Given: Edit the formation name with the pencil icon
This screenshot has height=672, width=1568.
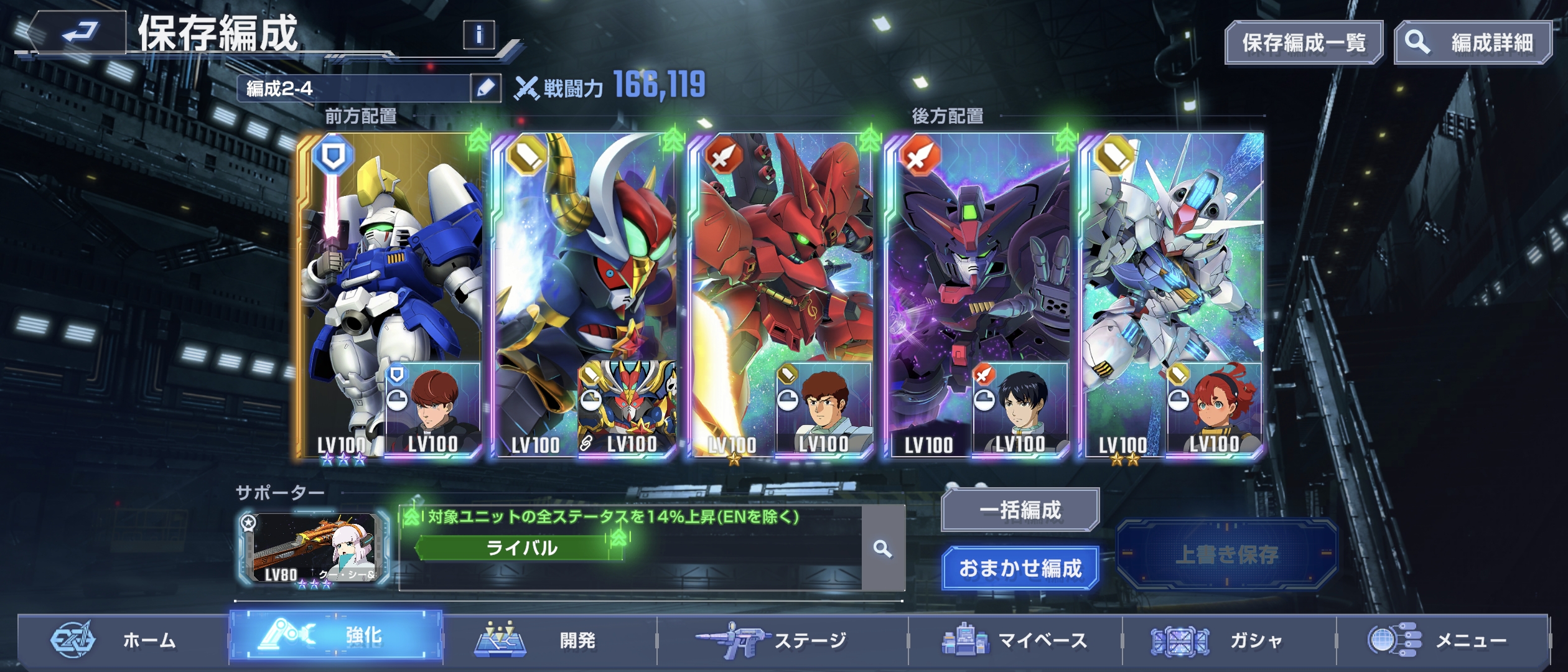Looking at the screenshot, I should coord(485,88).
